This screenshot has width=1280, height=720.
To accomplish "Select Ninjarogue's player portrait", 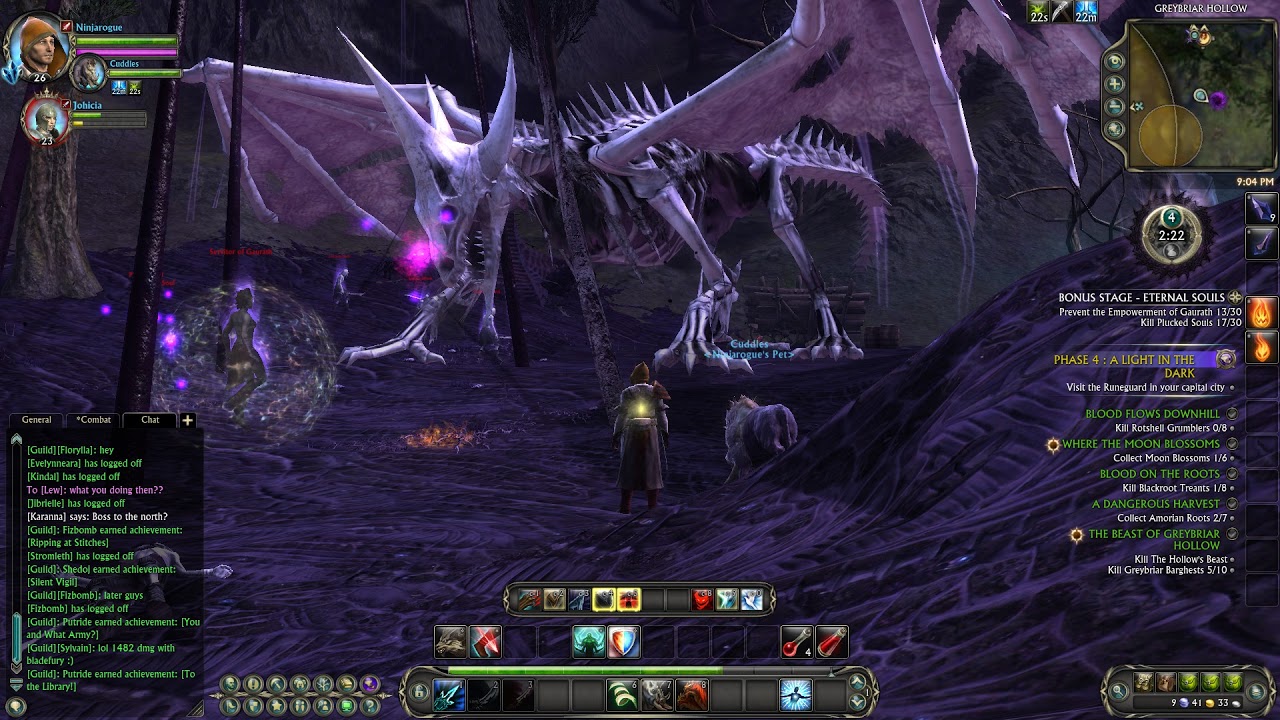I will tap(36, 46).
